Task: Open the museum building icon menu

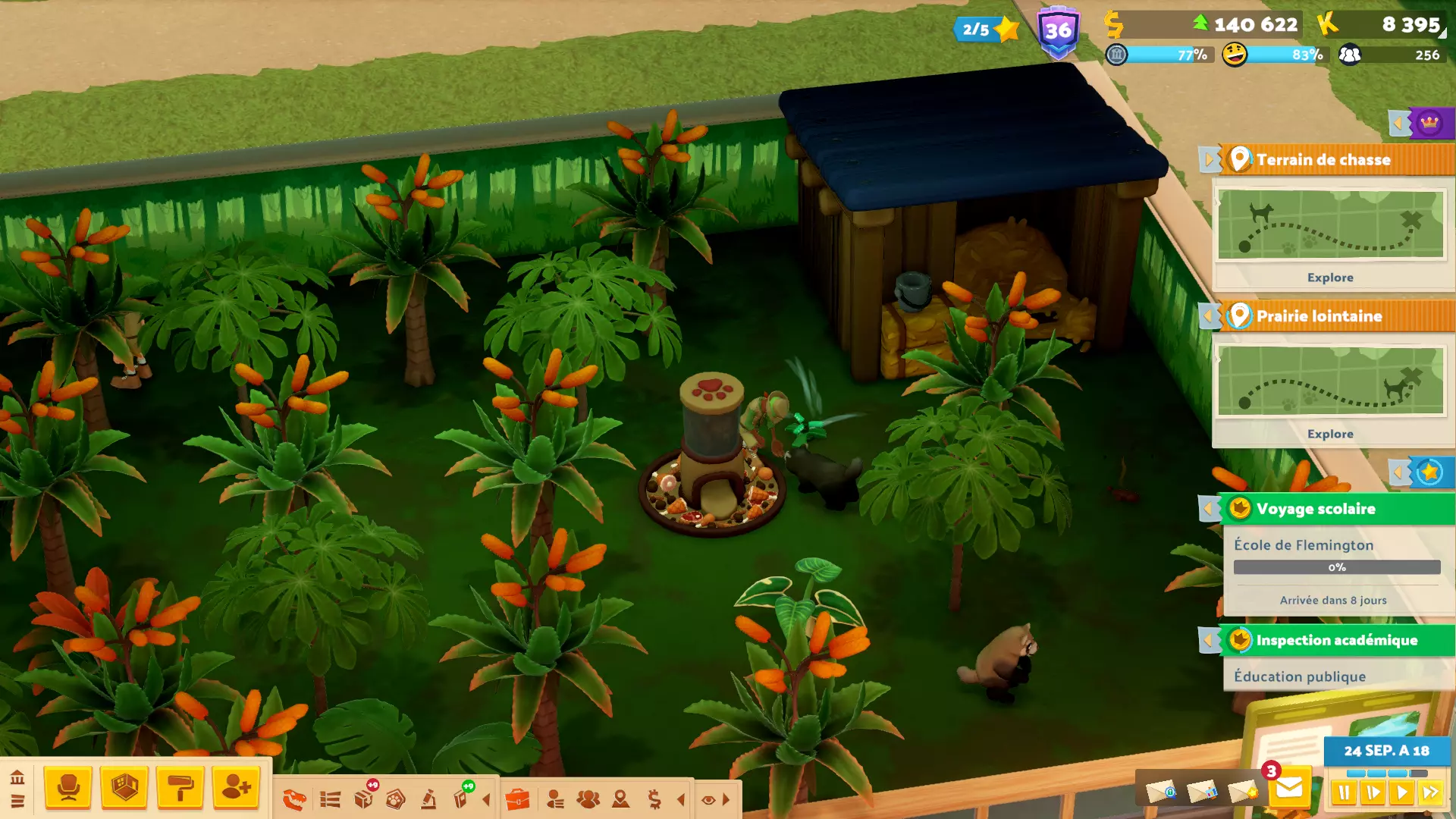Action: point(17,777)
